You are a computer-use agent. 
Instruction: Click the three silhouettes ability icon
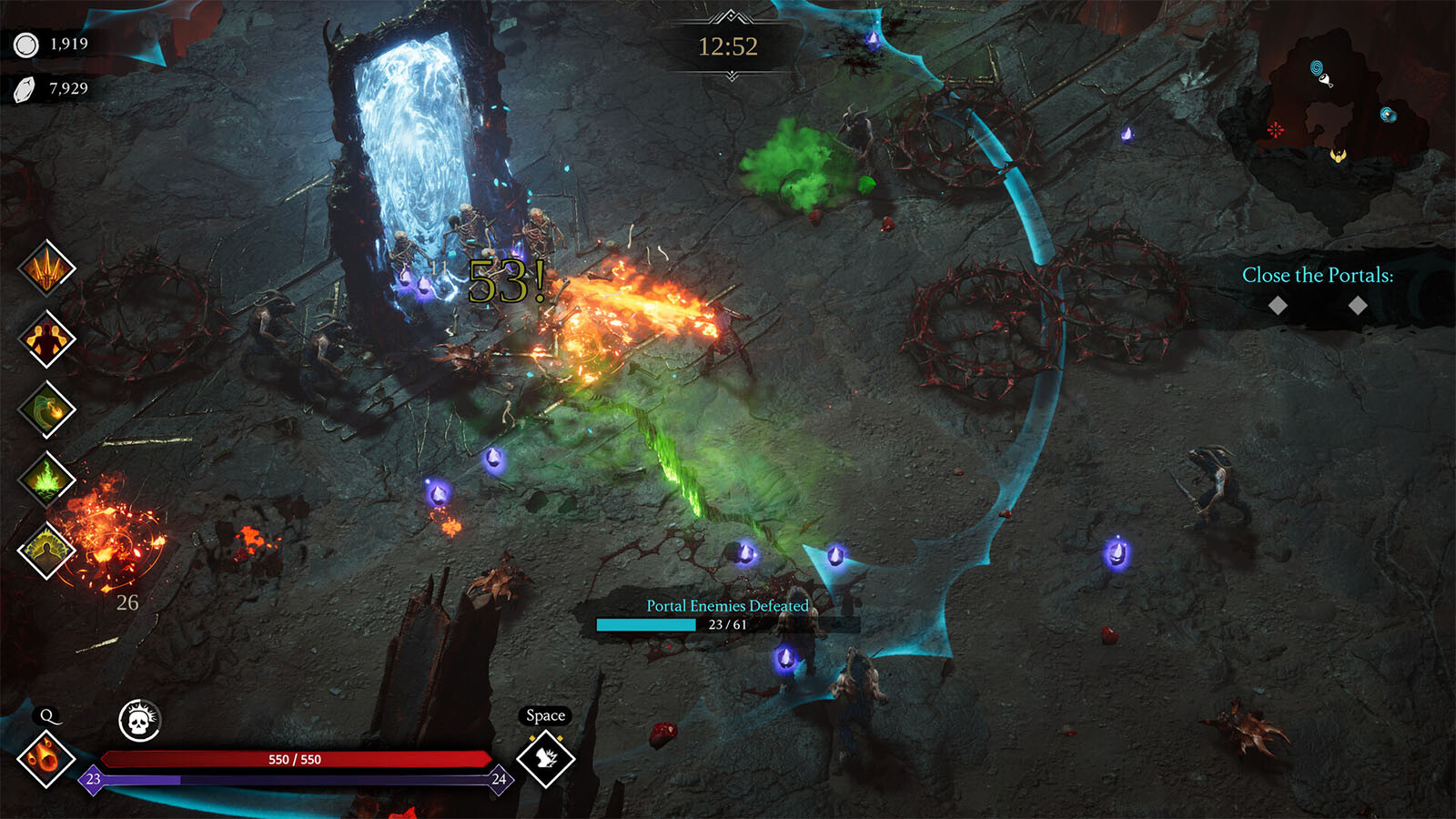click(47, 339)
